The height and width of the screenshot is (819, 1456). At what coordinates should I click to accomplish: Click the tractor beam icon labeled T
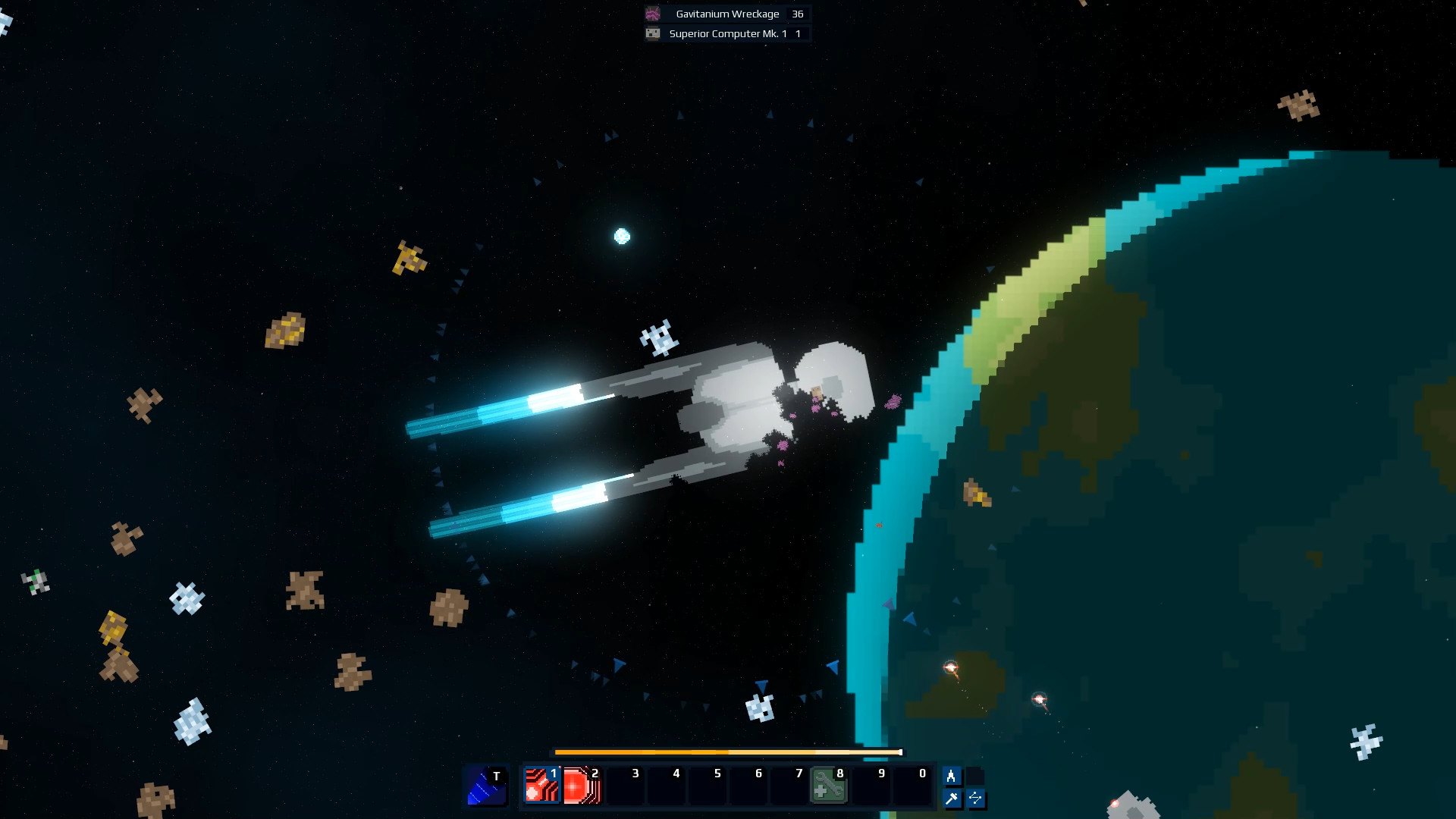(x=487, y=786)
